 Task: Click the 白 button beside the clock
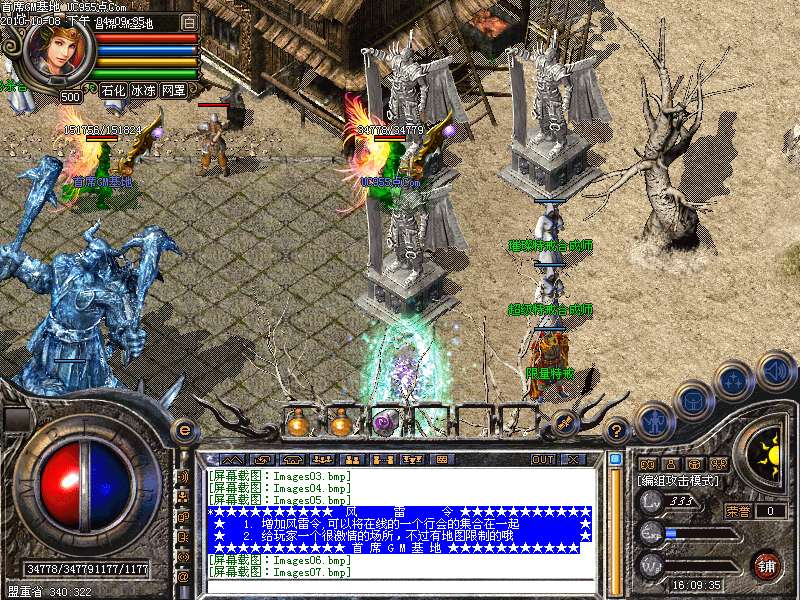190,22
